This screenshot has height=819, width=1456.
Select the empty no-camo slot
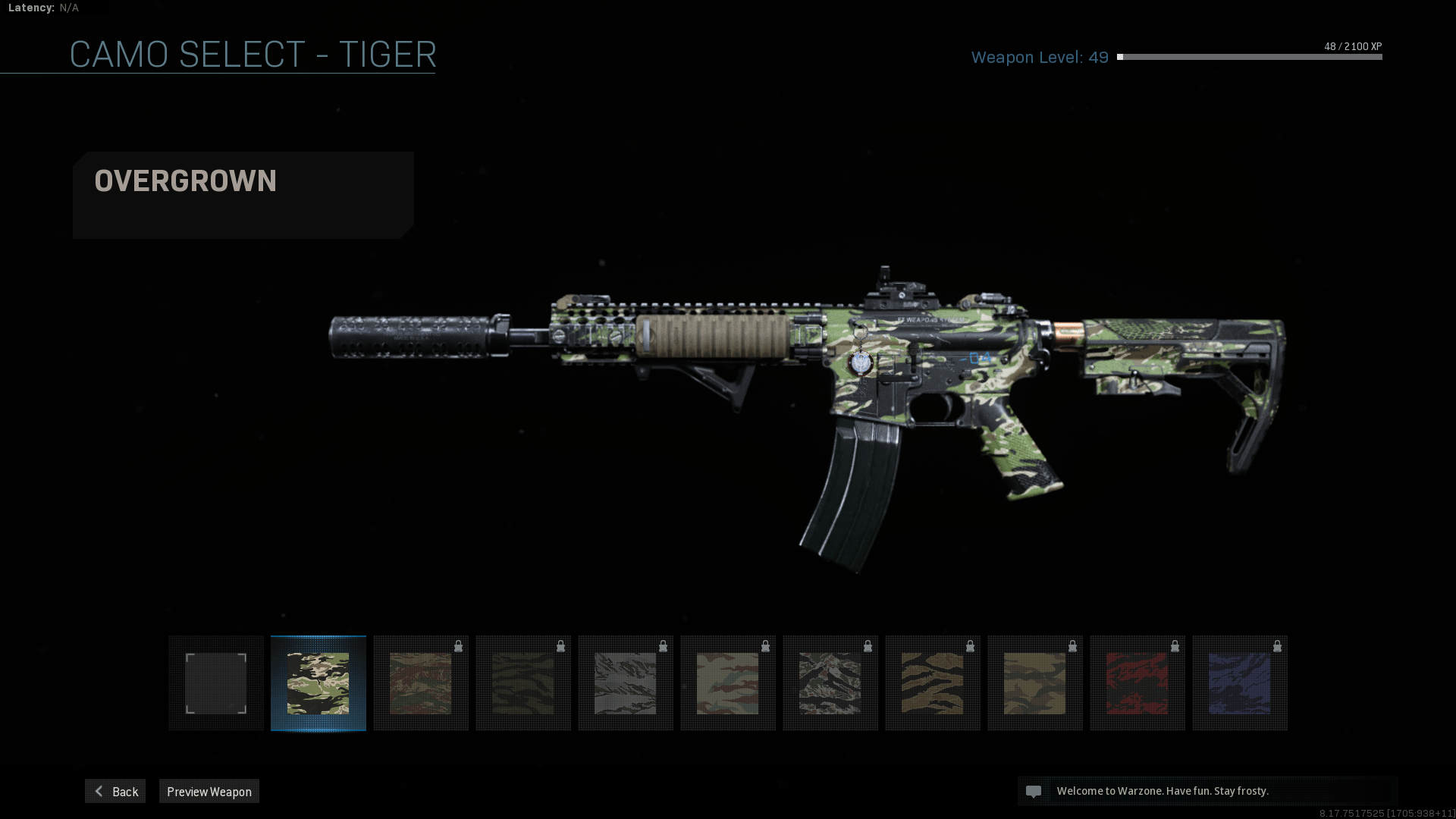216,683
